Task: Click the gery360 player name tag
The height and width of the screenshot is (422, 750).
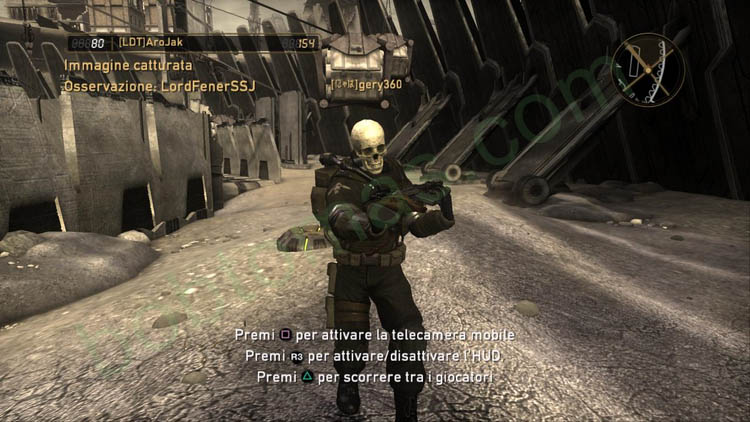Action: [x=368, y=85]
